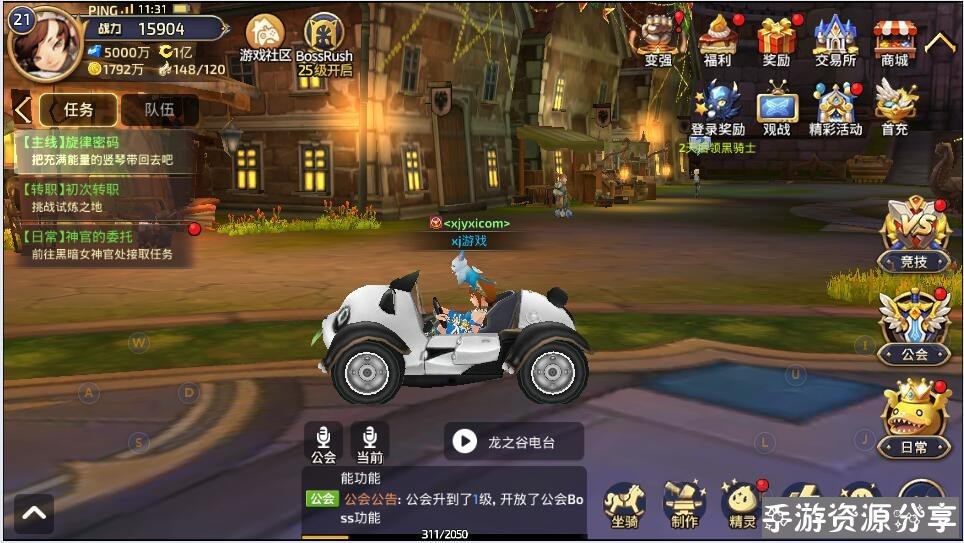Open 登录奖励 login rewards
Viewport: 964px width, 543px height.
(717, 107)
